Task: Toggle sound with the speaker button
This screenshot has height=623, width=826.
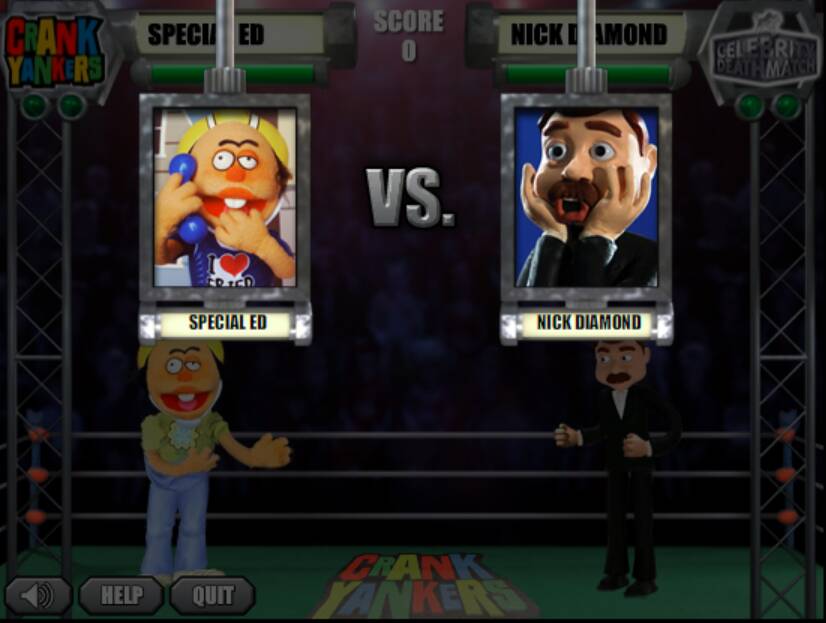Action: (x=38, y=596)
